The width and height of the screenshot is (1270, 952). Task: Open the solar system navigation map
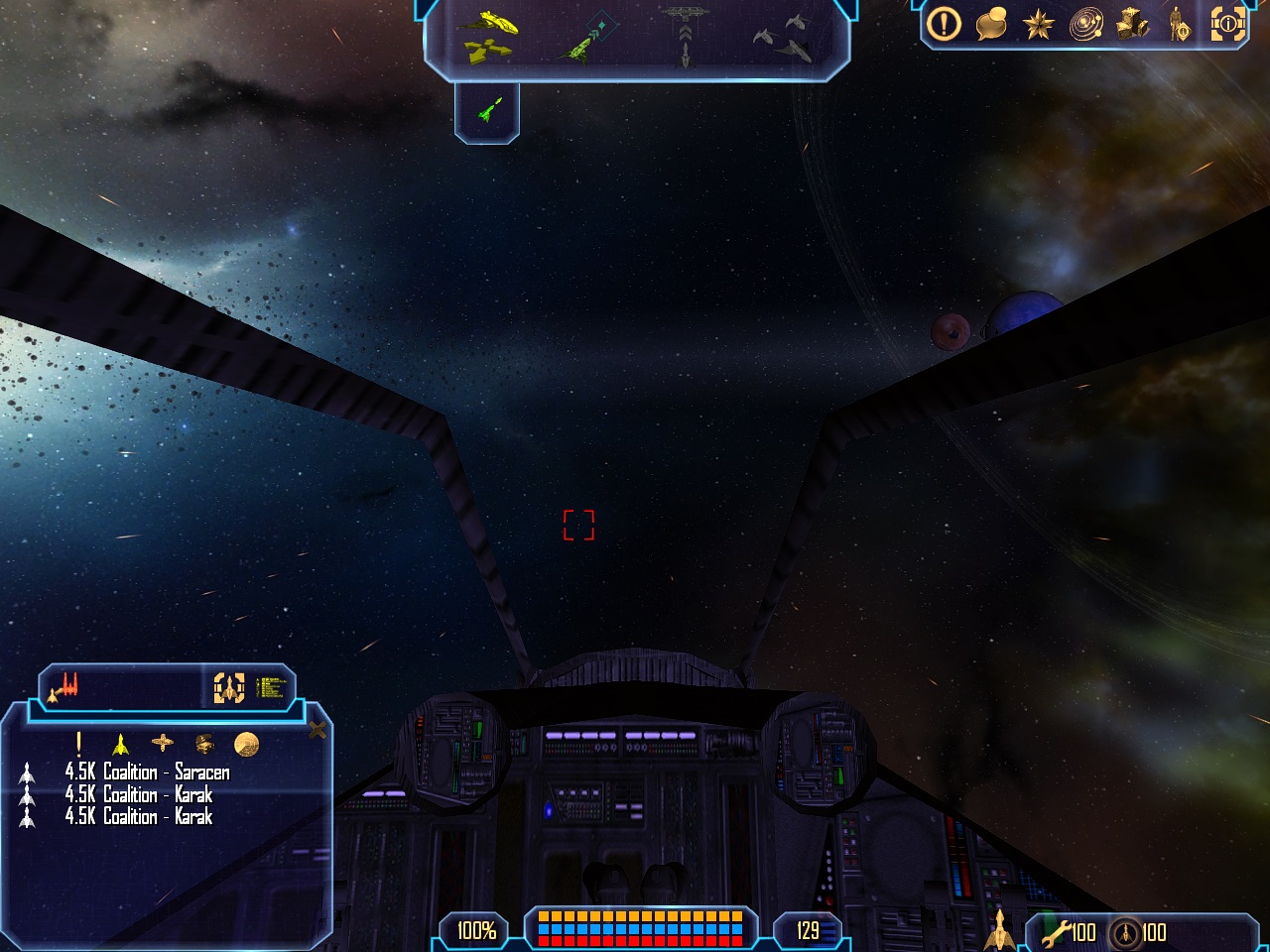click(1085, 24)
